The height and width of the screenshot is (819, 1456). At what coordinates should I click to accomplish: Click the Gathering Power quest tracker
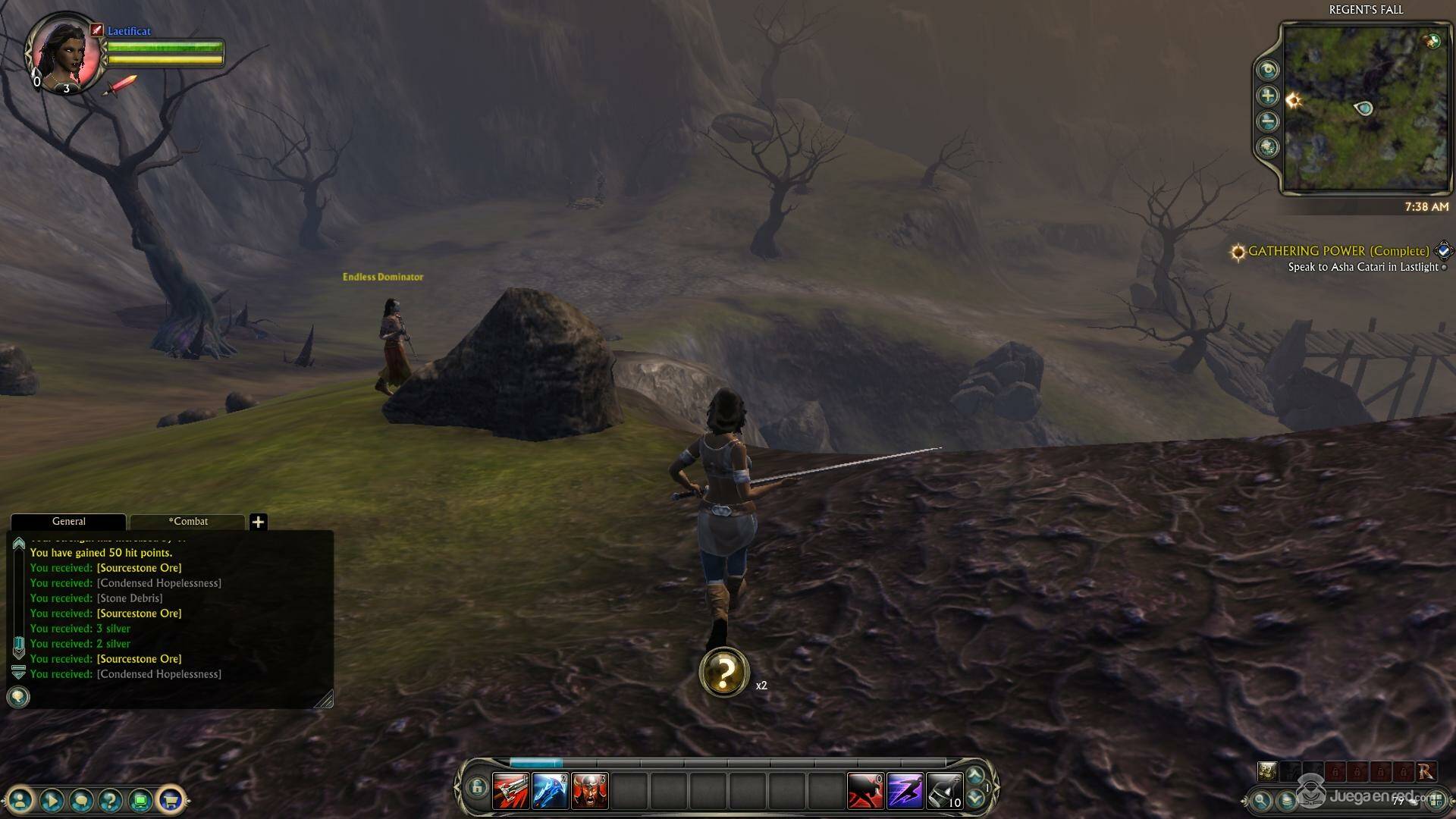coord(1338,251)
